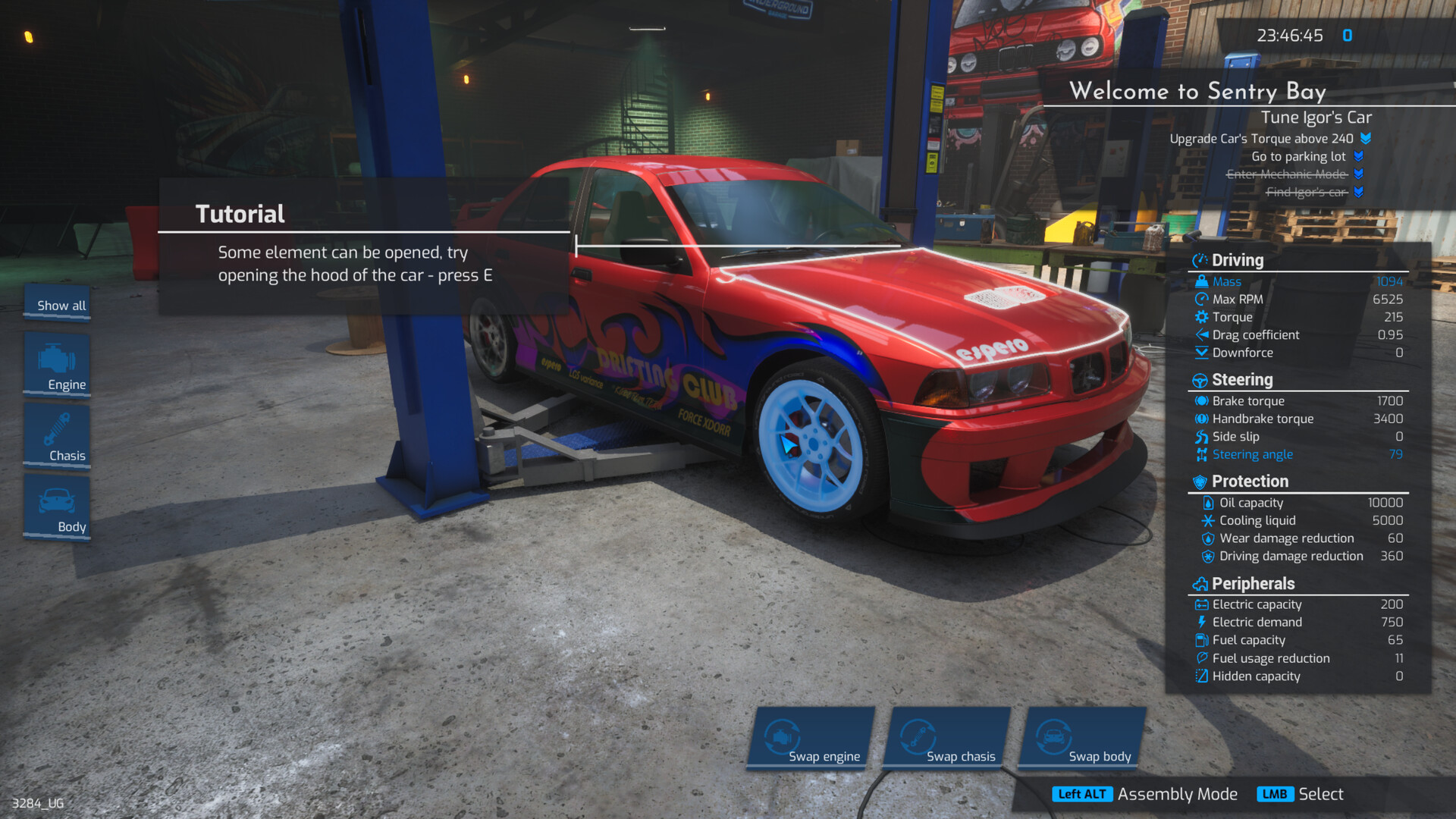
Task: Expand the Go to parking lot objective chevron
Action: coord(1360,156)
